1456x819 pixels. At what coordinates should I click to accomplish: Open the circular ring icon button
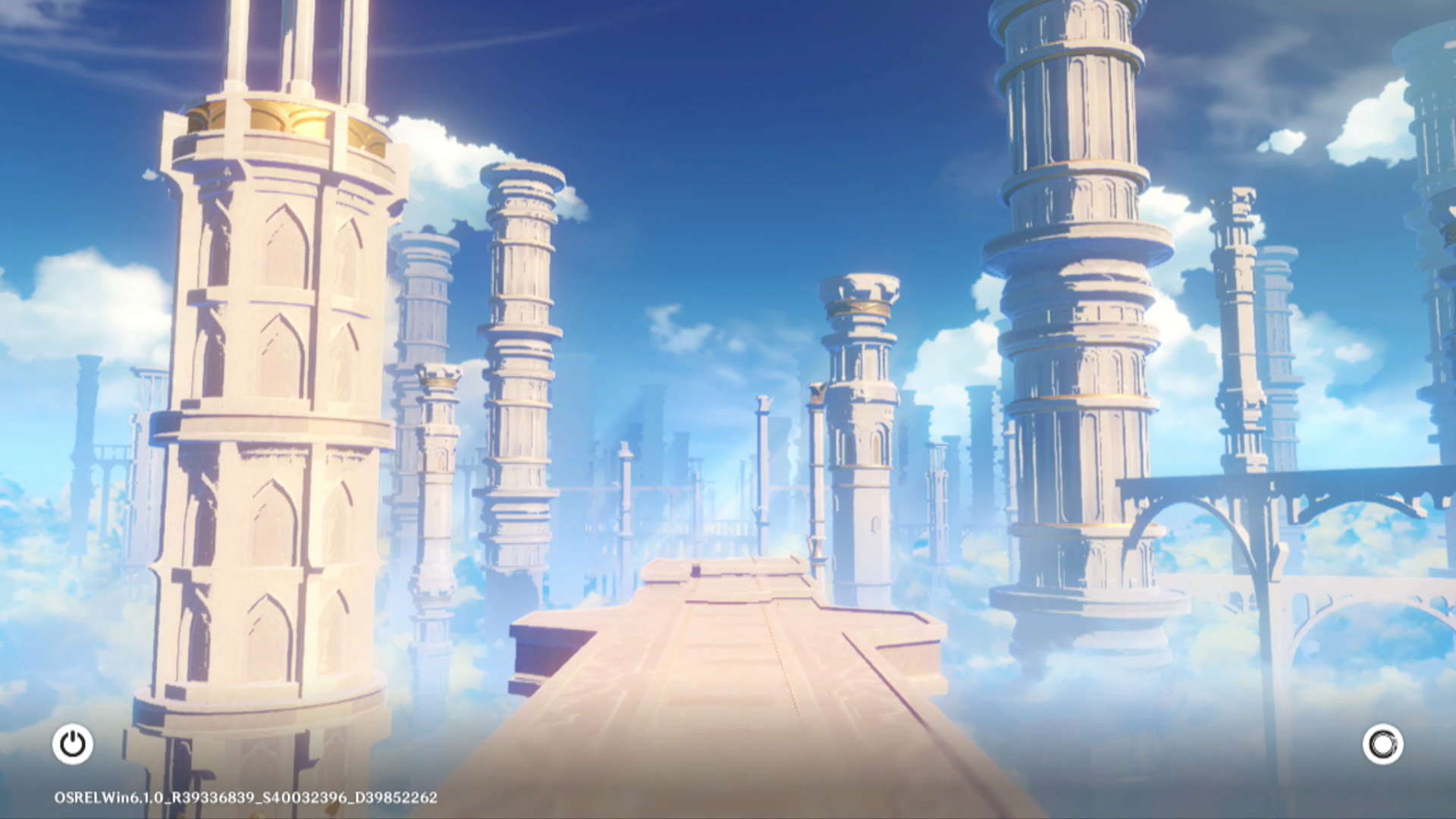tap(1382, 744)
